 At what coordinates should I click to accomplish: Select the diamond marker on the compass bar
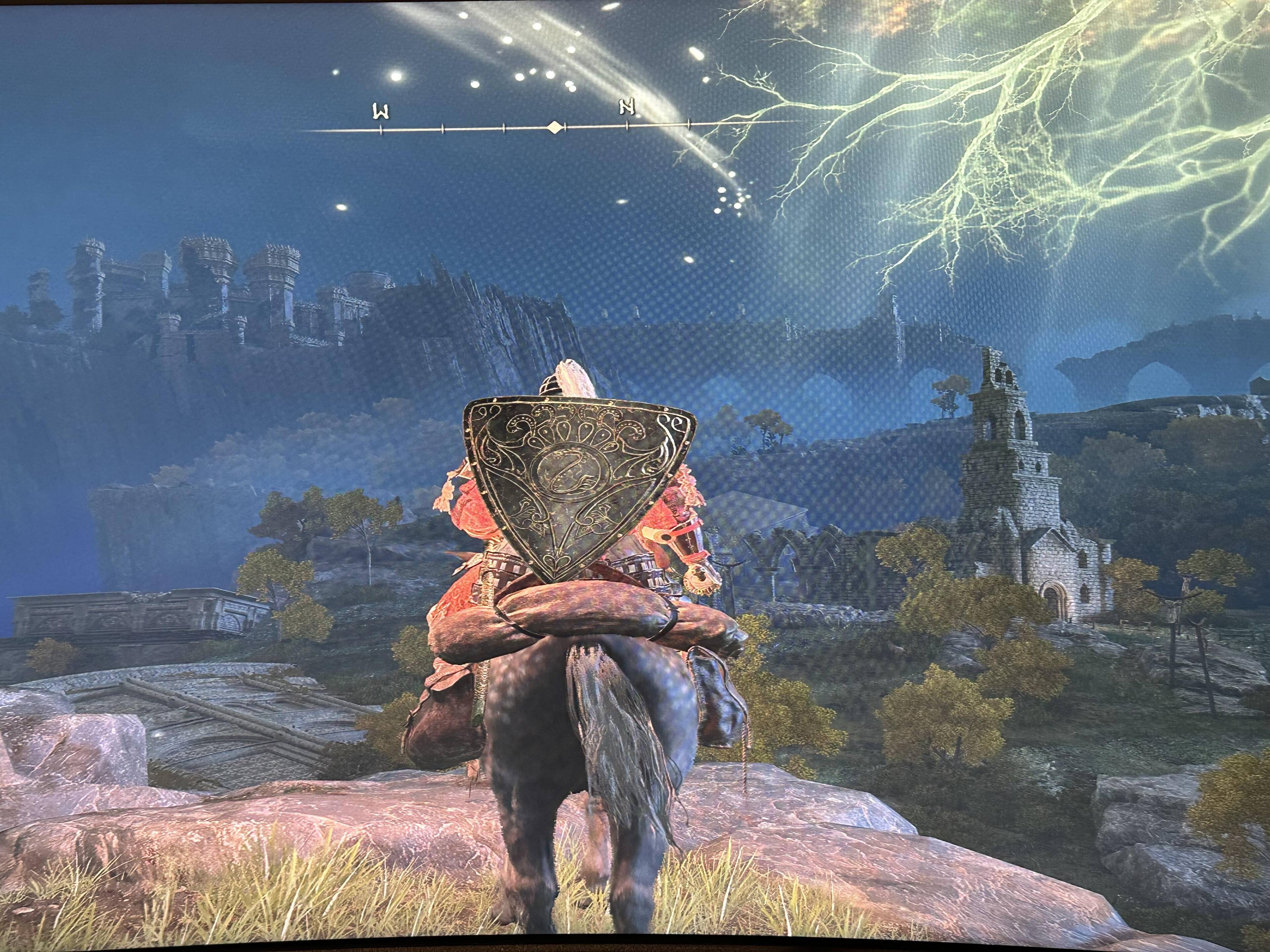pyautogui.click(x=554, y=127)
